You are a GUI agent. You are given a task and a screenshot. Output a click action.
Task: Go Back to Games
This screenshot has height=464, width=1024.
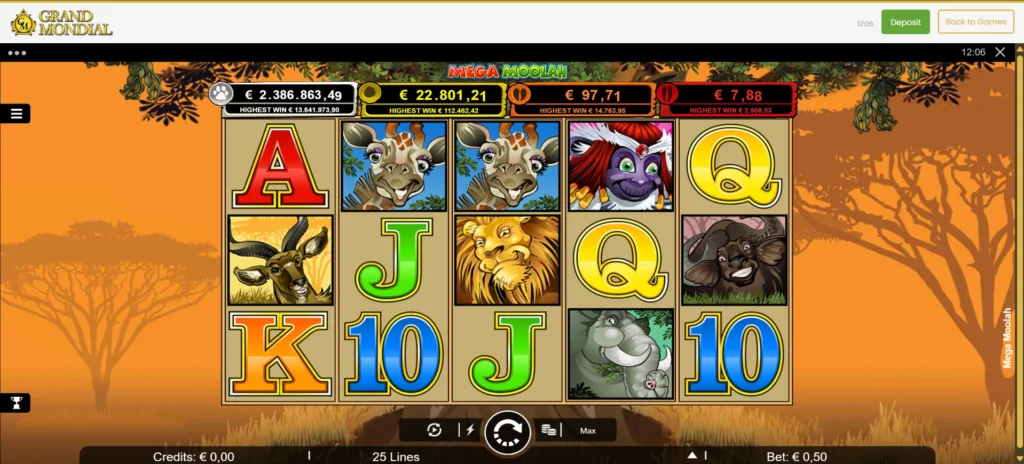[x=975, y=22]
